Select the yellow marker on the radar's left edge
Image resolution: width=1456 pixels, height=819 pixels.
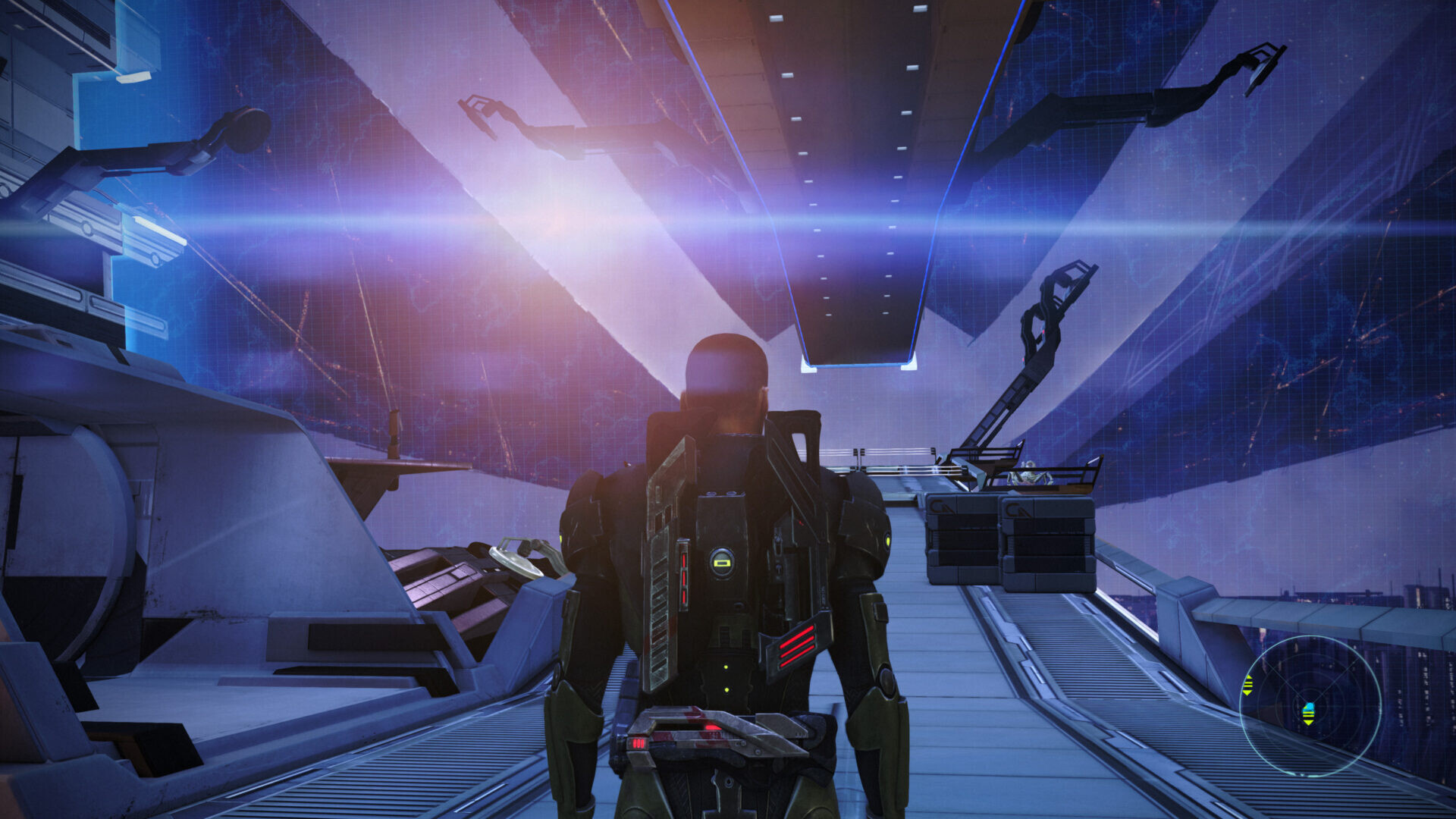point(1247,686)
